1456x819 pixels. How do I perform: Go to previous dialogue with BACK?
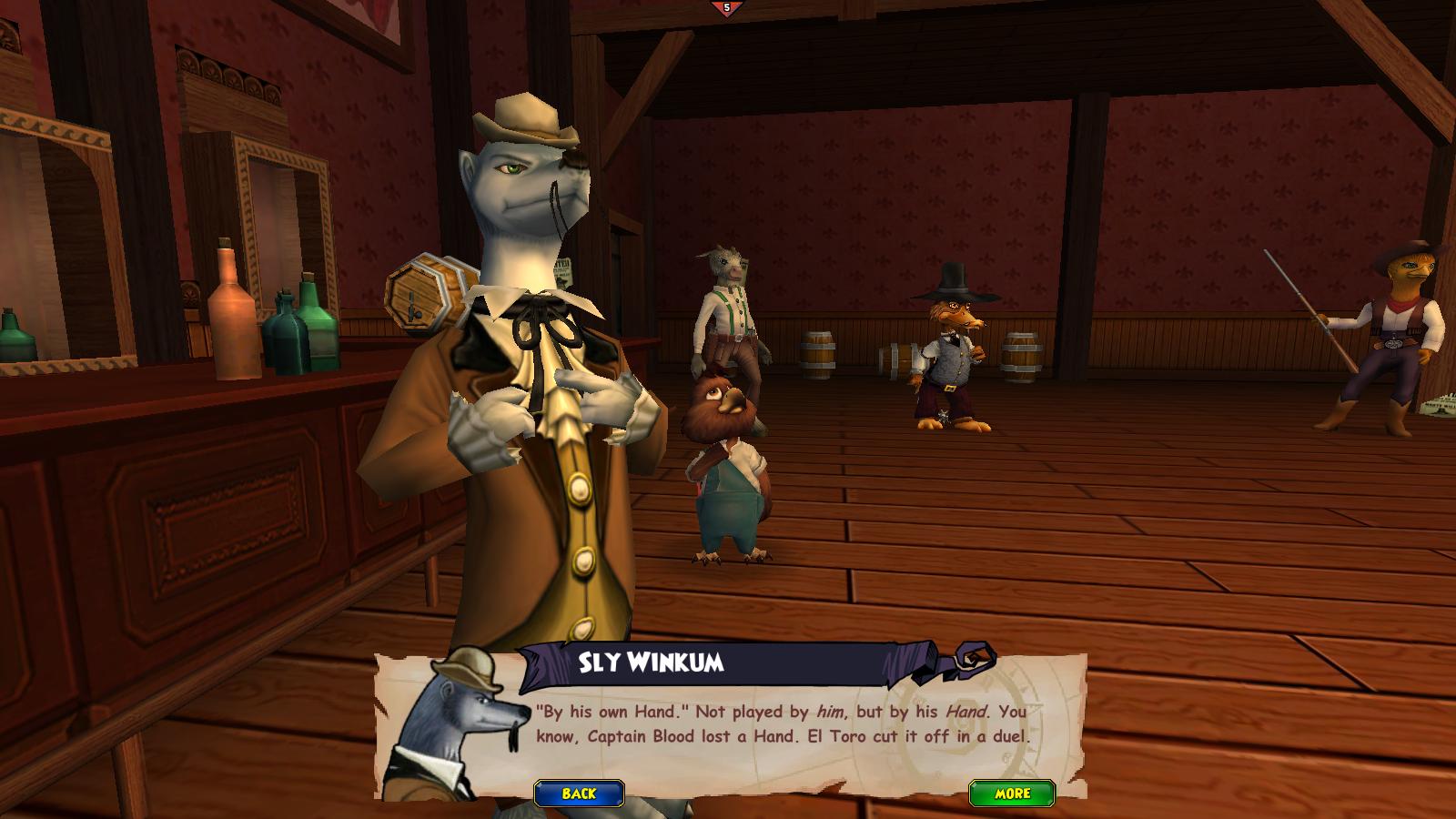(x=579, y=794)
